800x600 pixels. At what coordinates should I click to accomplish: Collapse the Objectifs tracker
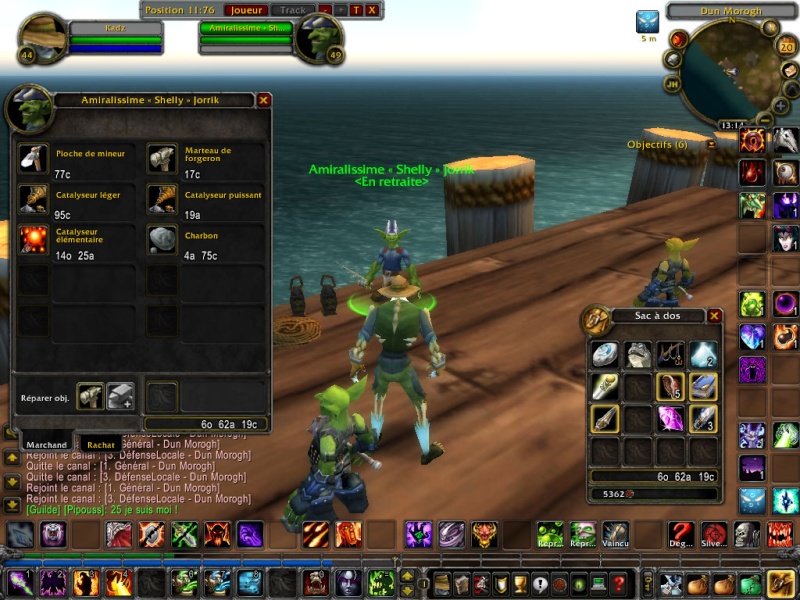point(711,144)
